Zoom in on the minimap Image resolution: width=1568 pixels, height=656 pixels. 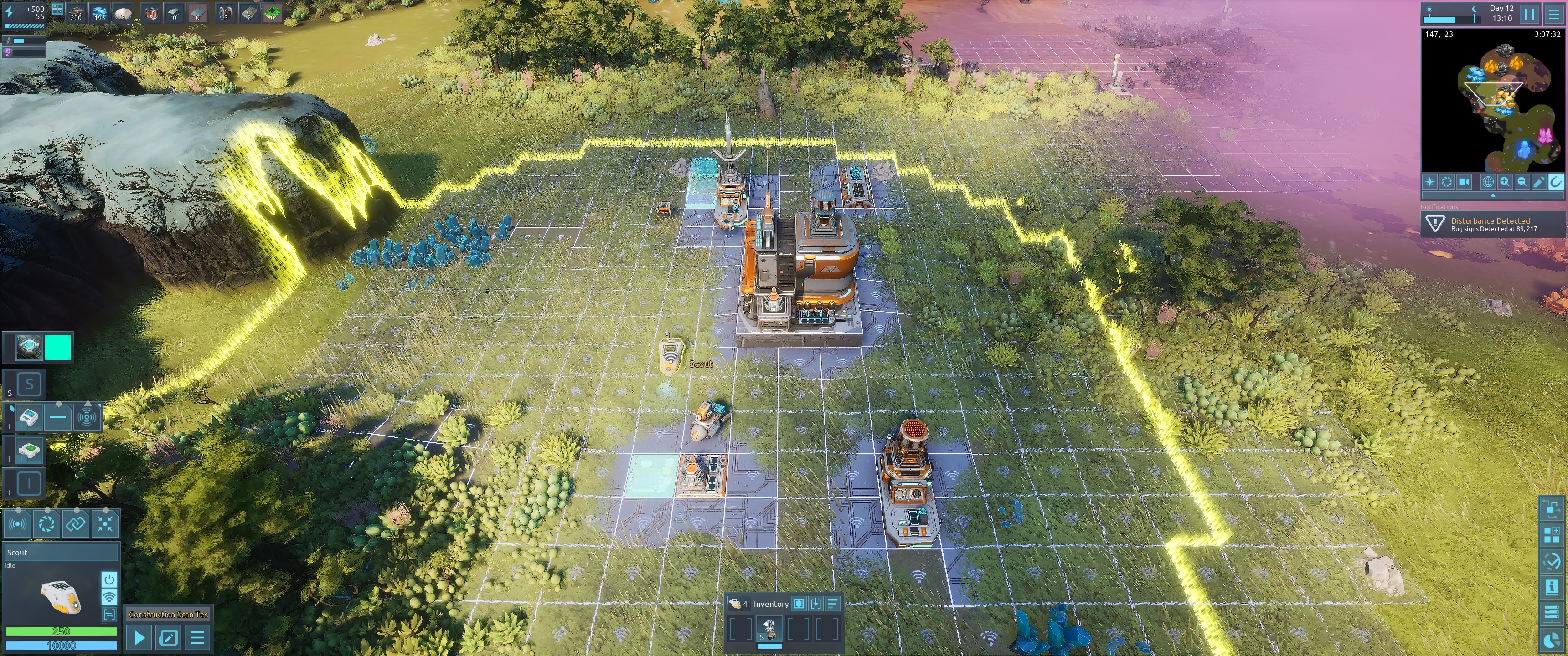(1505, 182)
